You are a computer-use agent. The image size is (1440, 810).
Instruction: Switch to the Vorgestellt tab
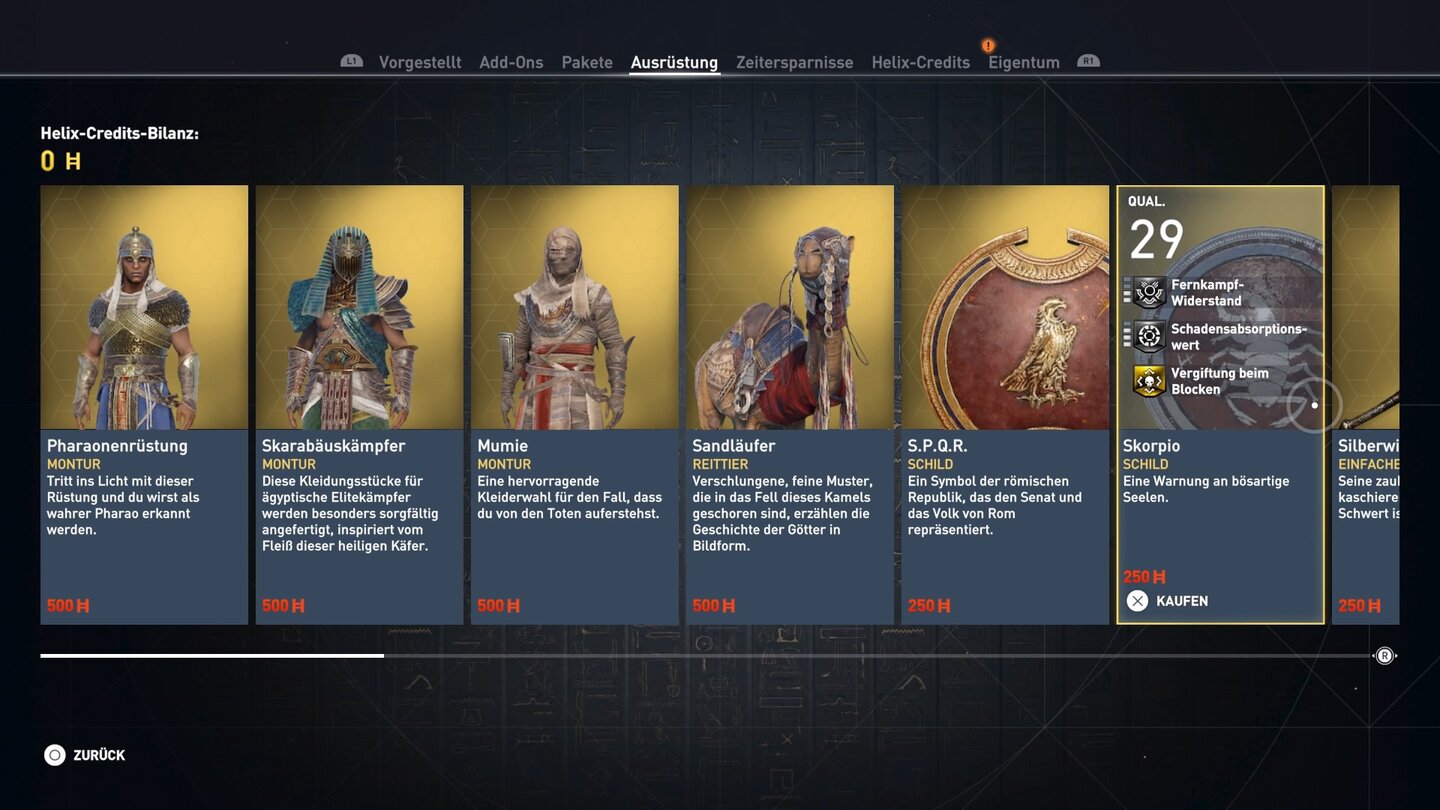coord(419,62)
